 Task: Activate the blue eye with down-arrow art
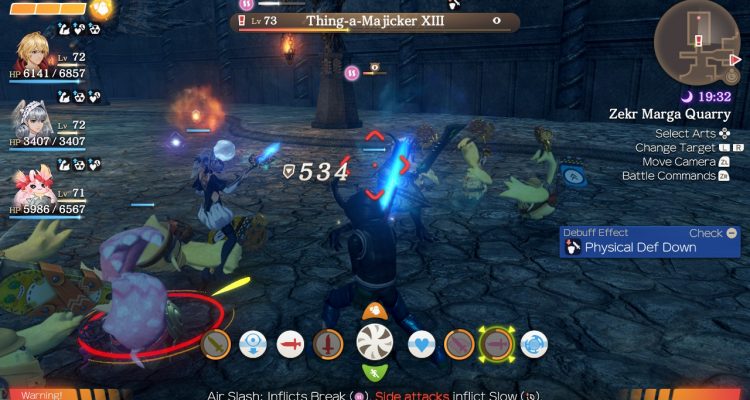click(252, 344)
